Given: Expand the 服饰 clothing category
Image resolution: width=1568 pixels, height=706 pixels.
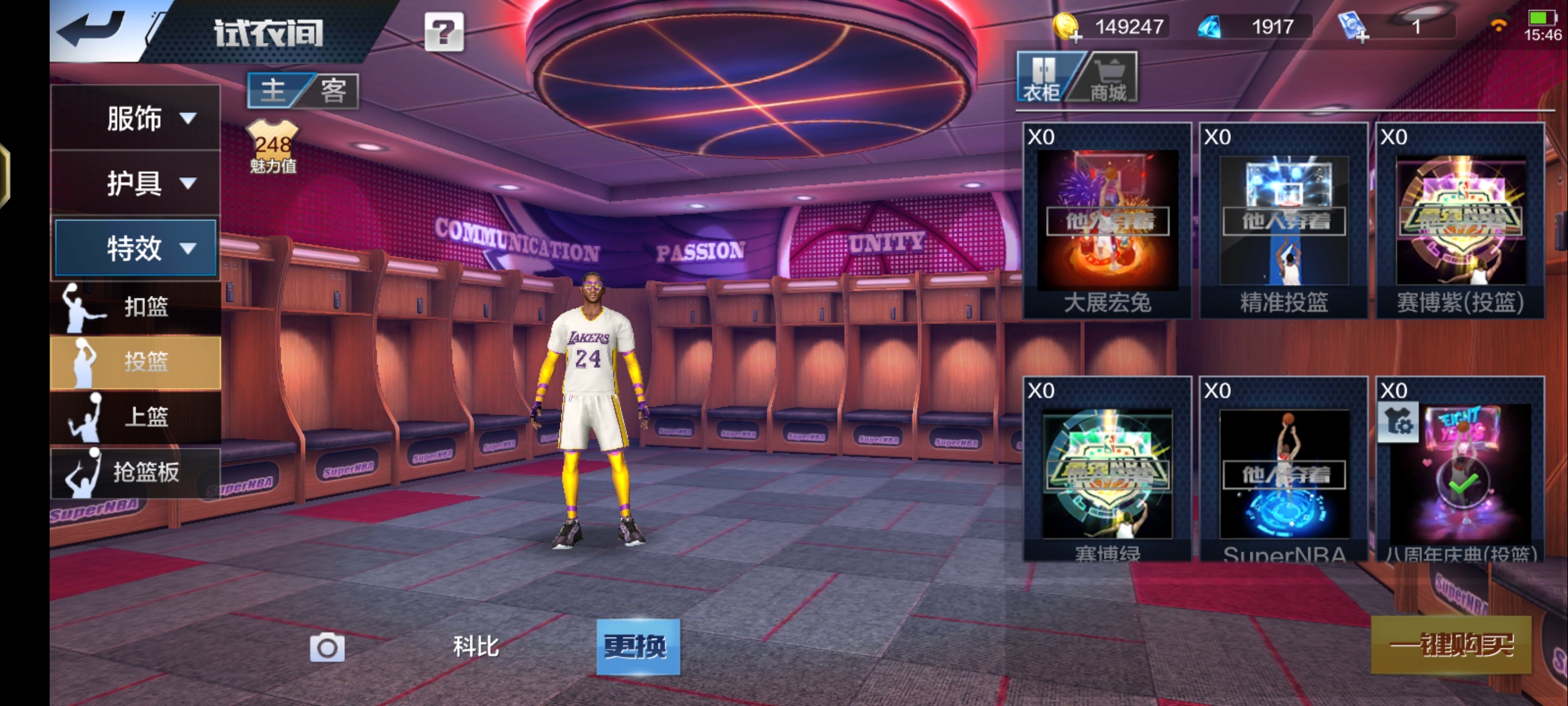Looking at the screenshot, I should pos(136,118).
